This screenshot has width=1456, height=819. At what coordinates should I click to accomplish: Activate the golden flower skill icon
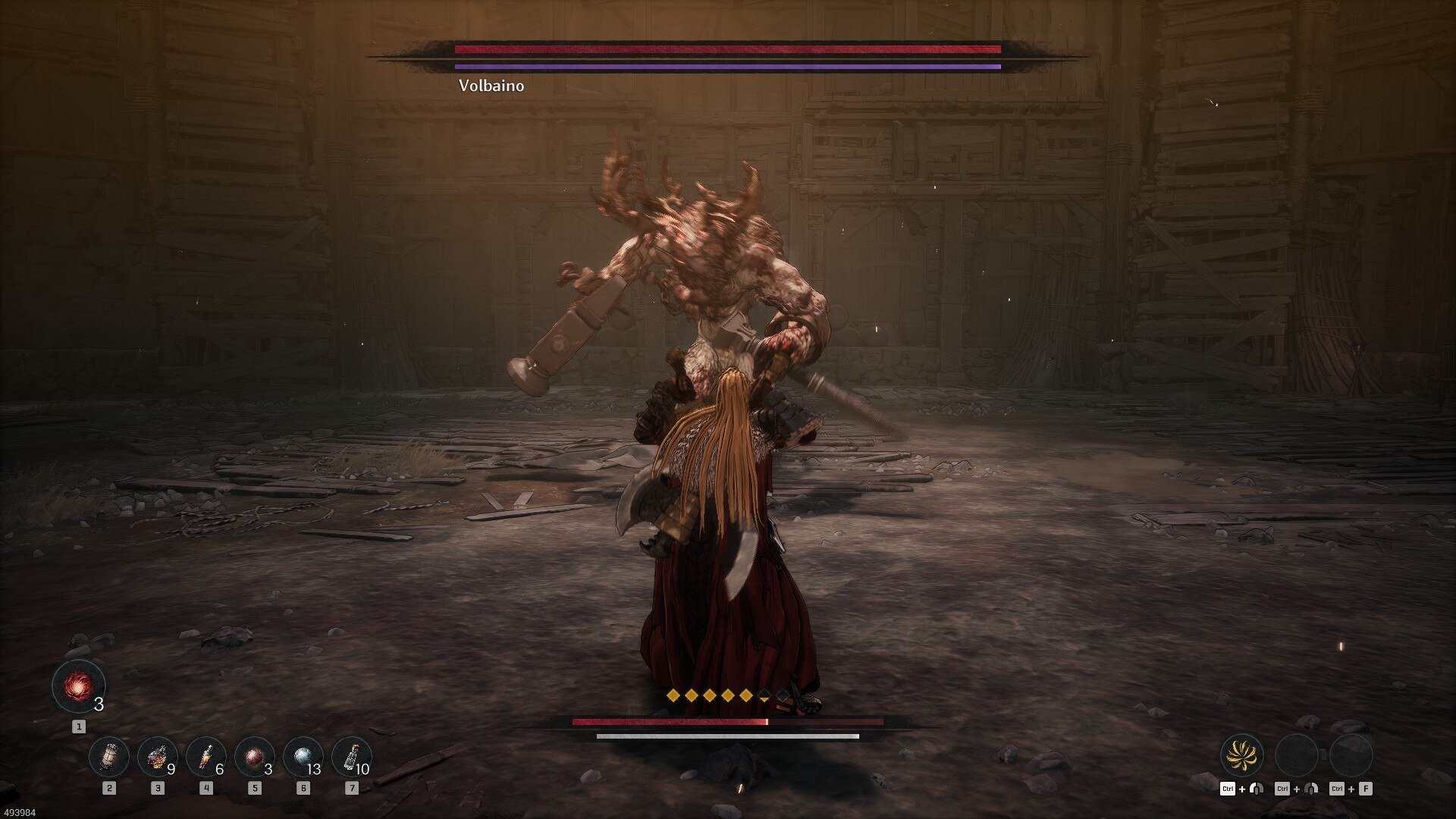[1241, 755]
